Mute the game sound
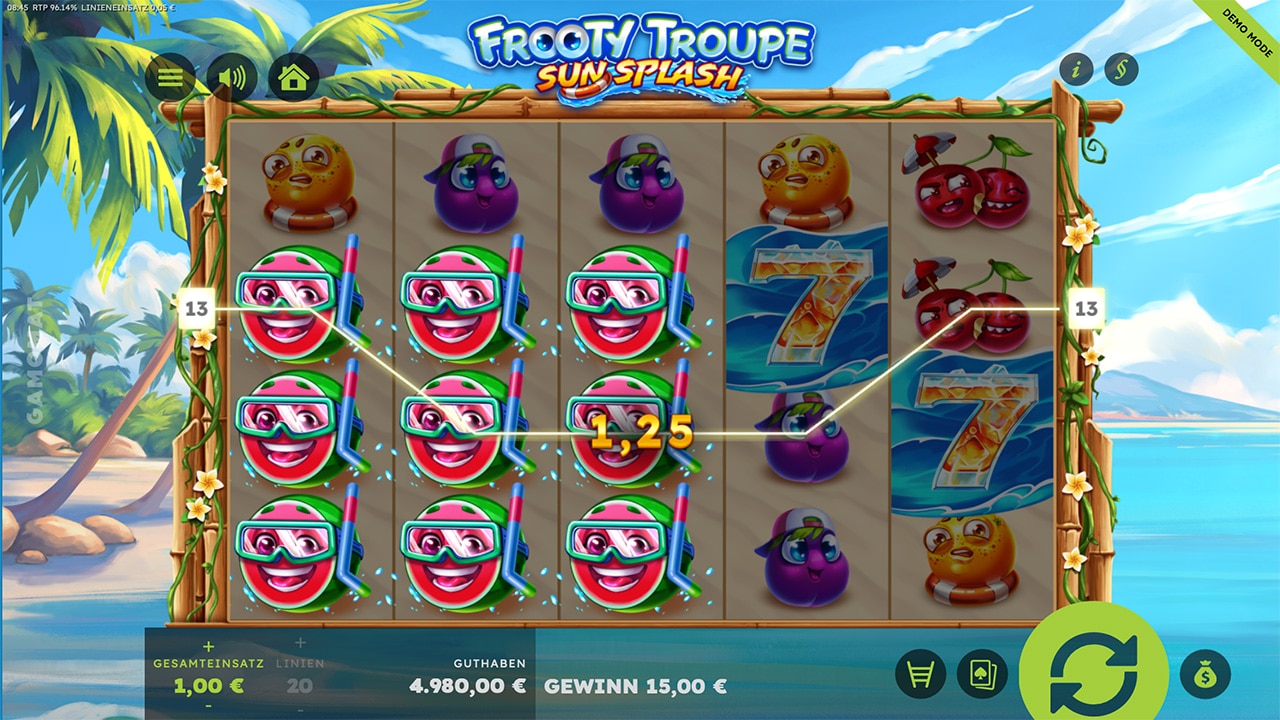The image size is (1280, 720). (232, 77)
